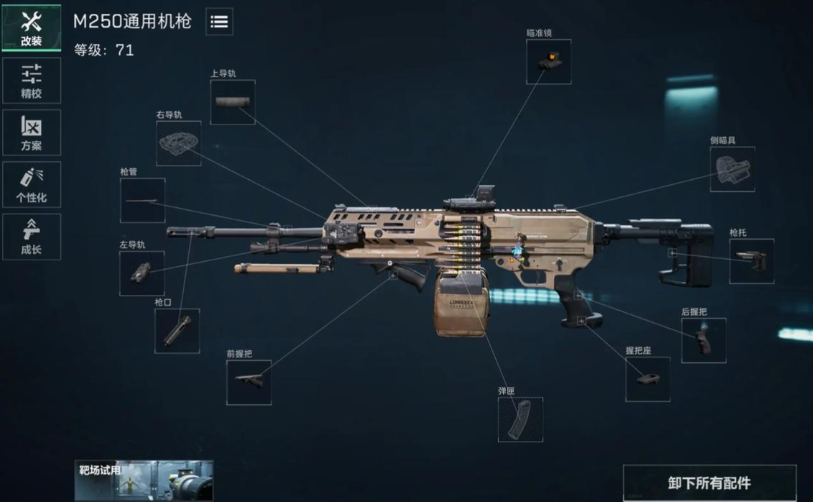813x502 pixels.
Task: Select the 后握把 rear grip slot
Action: (703, 340)
